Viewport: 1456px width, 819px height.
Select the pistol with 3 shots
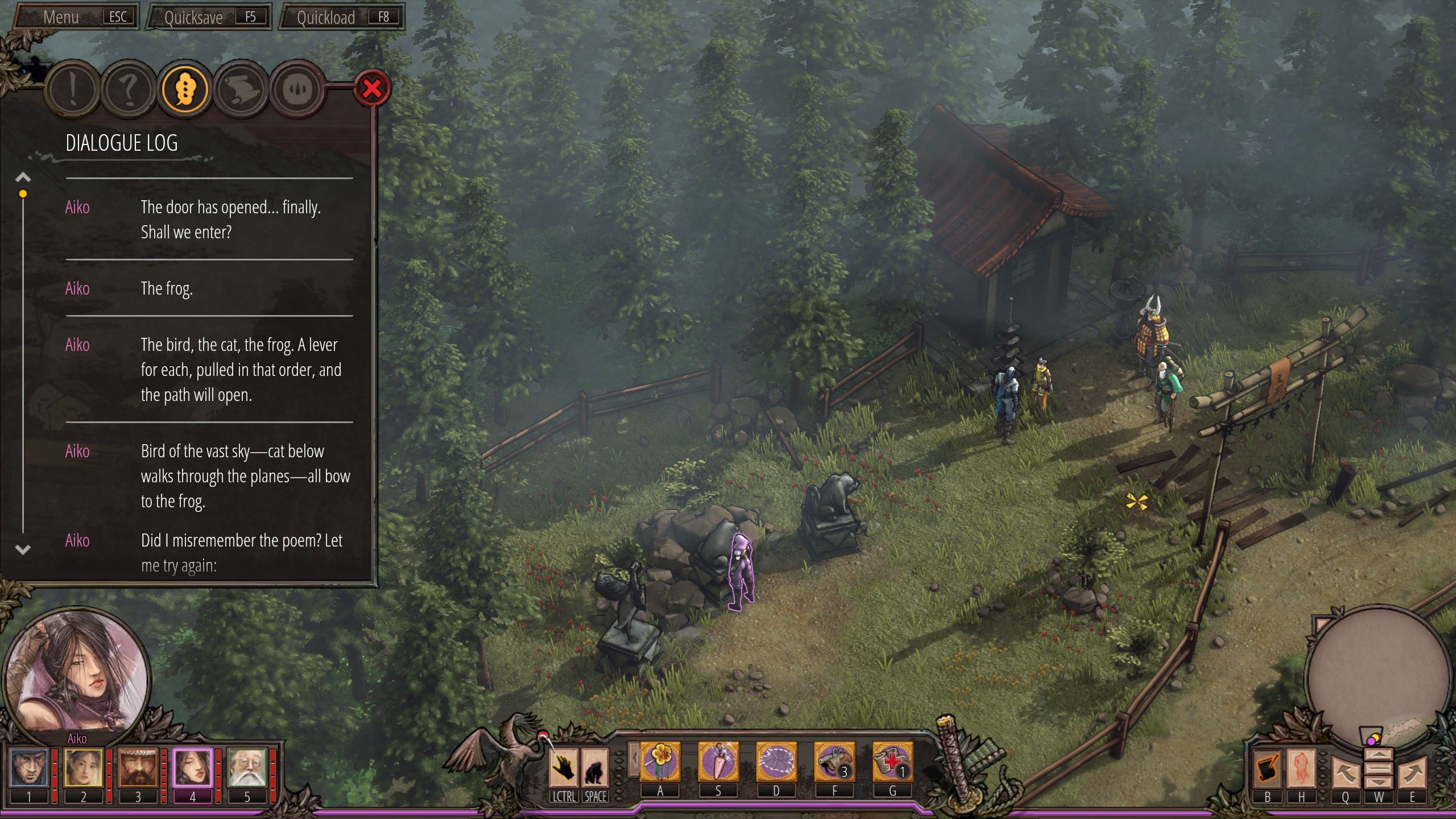(834, 762)
